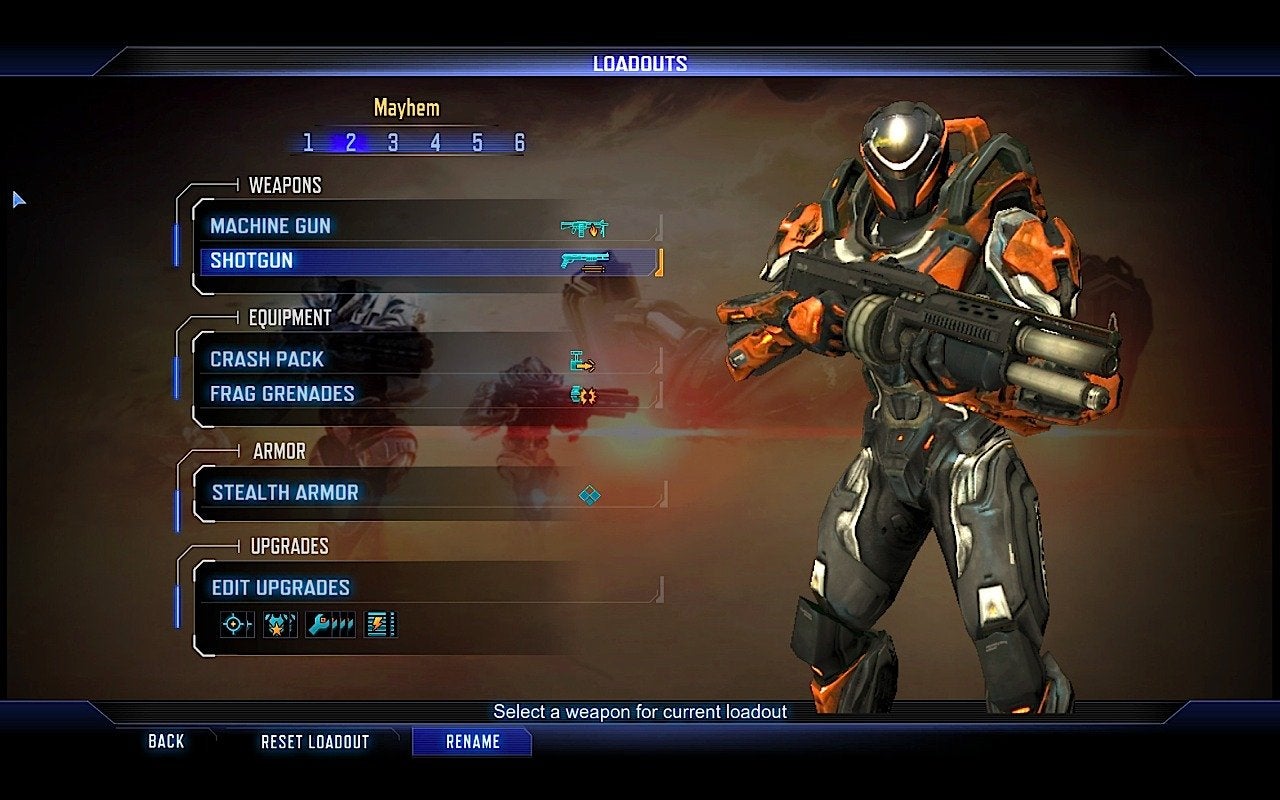The height and width of the screenshot is (800, 1280).
Task: Switch to loadout 4
Action: click(435, 143)
